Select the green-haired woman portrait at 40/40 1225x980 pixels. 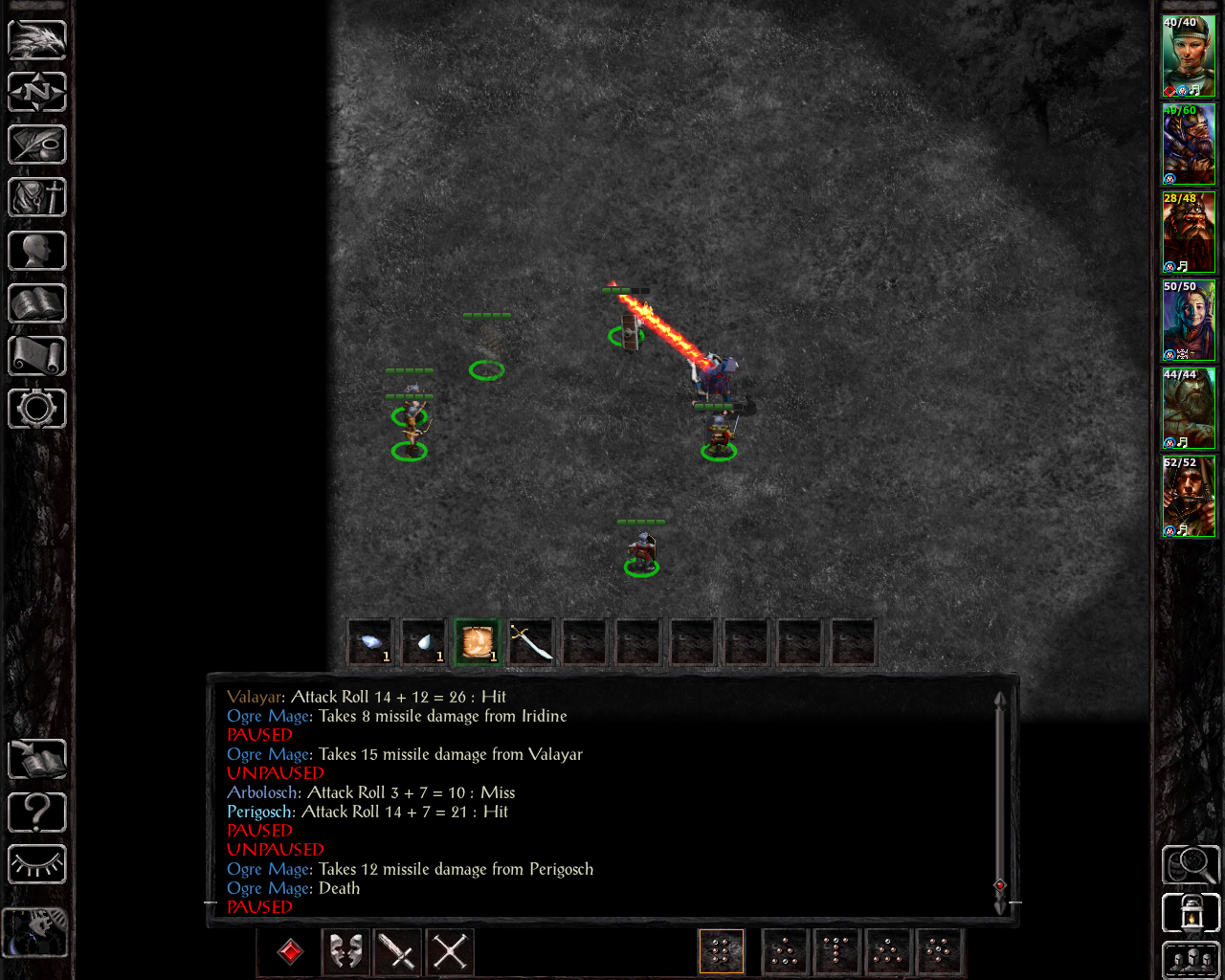1189,56
